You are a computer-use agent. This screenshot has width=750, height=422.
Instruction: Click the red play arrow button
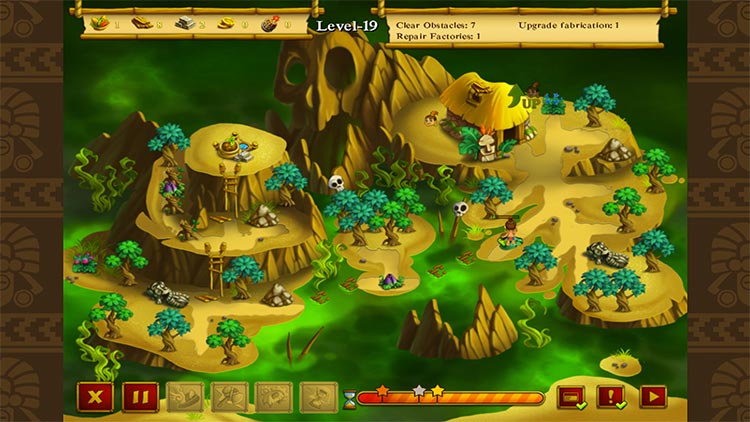pos(653,397)
